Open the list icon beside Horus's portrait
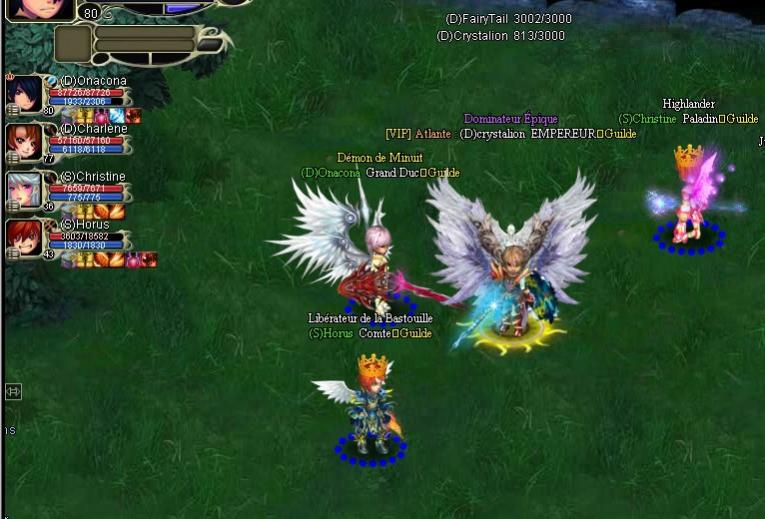Image resolution: width=765 pixels, height=519 pixels. coord(12,255)
